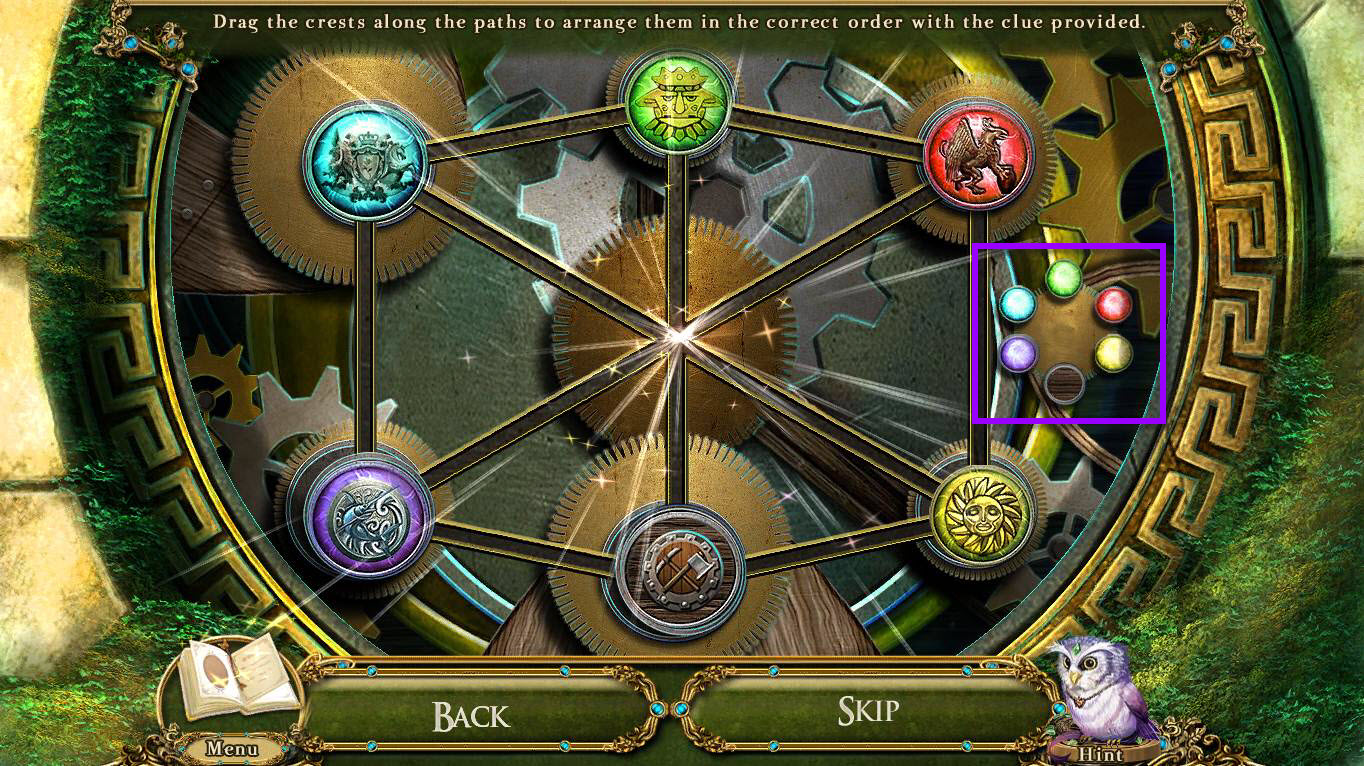
Task: Select the yellow sun face crest
Action: [x=980, y=512]
